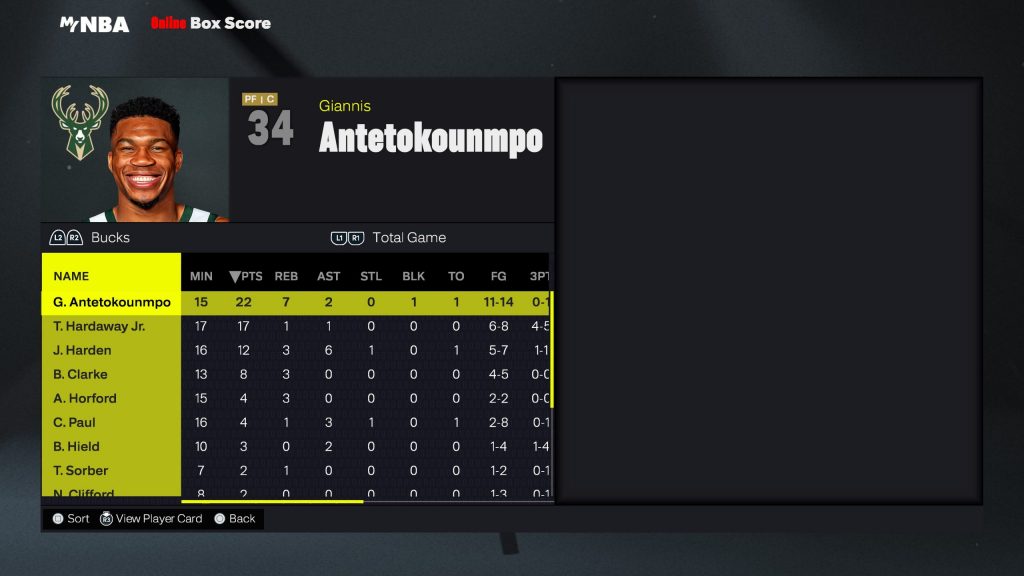Sort by the MIN column header
Screen dimensions: 1024x576
click(x=201, y=276)
